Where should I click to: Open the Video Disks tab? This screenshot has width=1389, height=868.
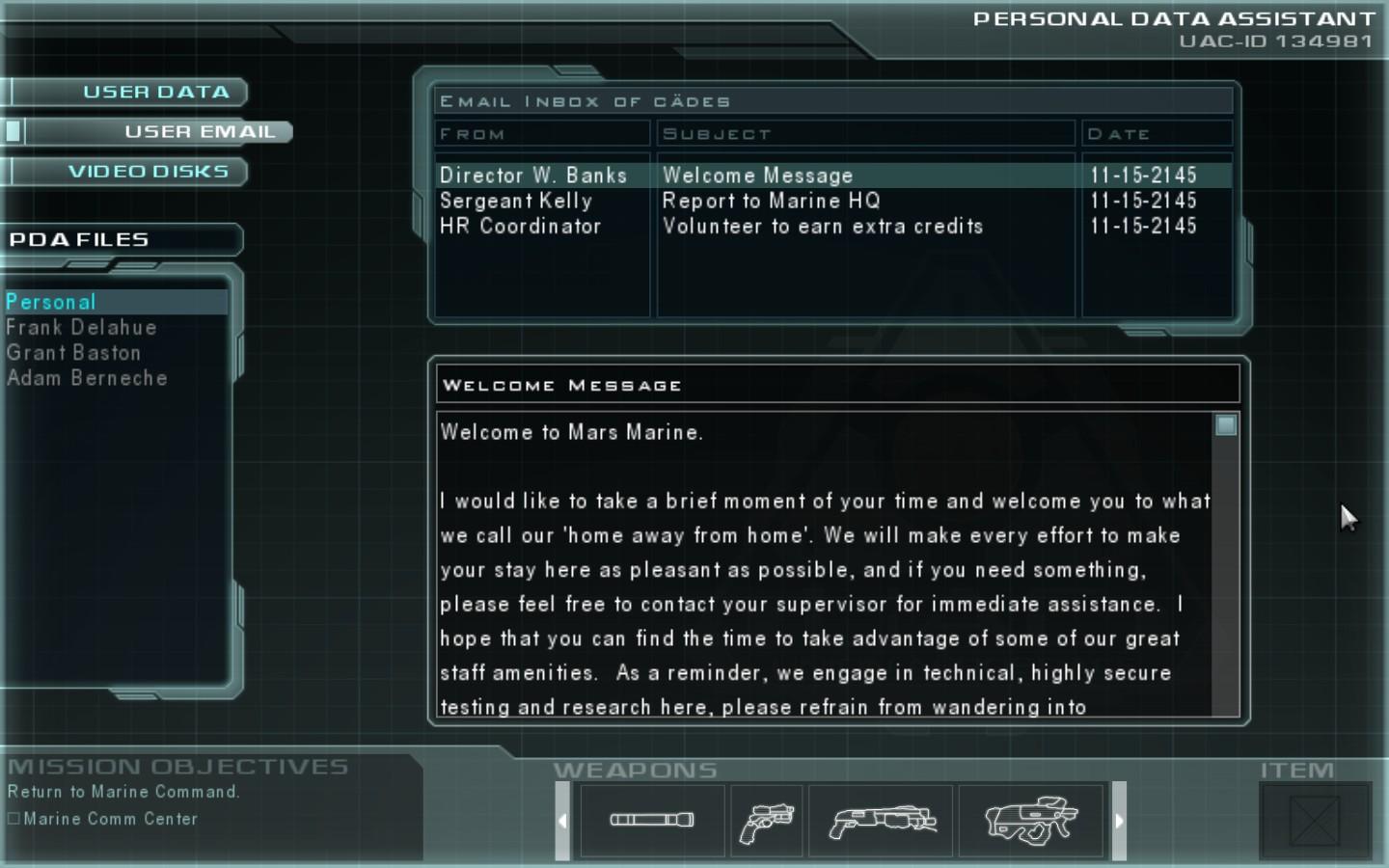click(x=148, y=172)
